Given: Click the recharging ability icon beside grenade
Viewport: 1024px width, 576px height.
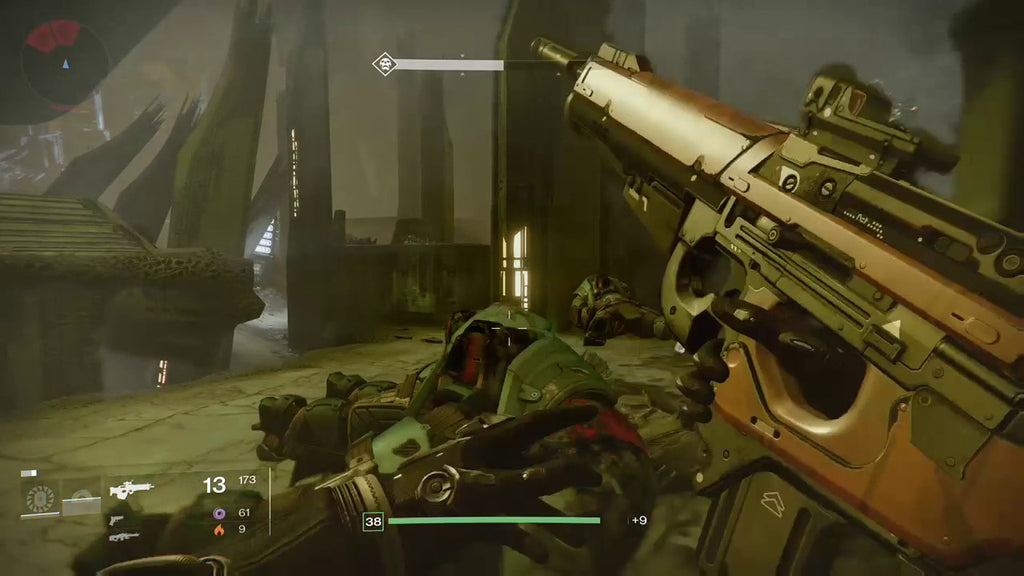Looking at the screenshot, I should 81,497.
